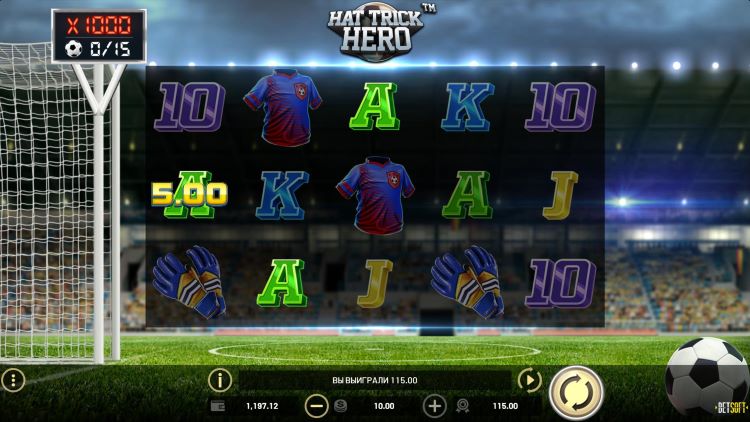The image size is (750, 422).
Task: Start autoplay with the small play button
Action: click(529, 380)
